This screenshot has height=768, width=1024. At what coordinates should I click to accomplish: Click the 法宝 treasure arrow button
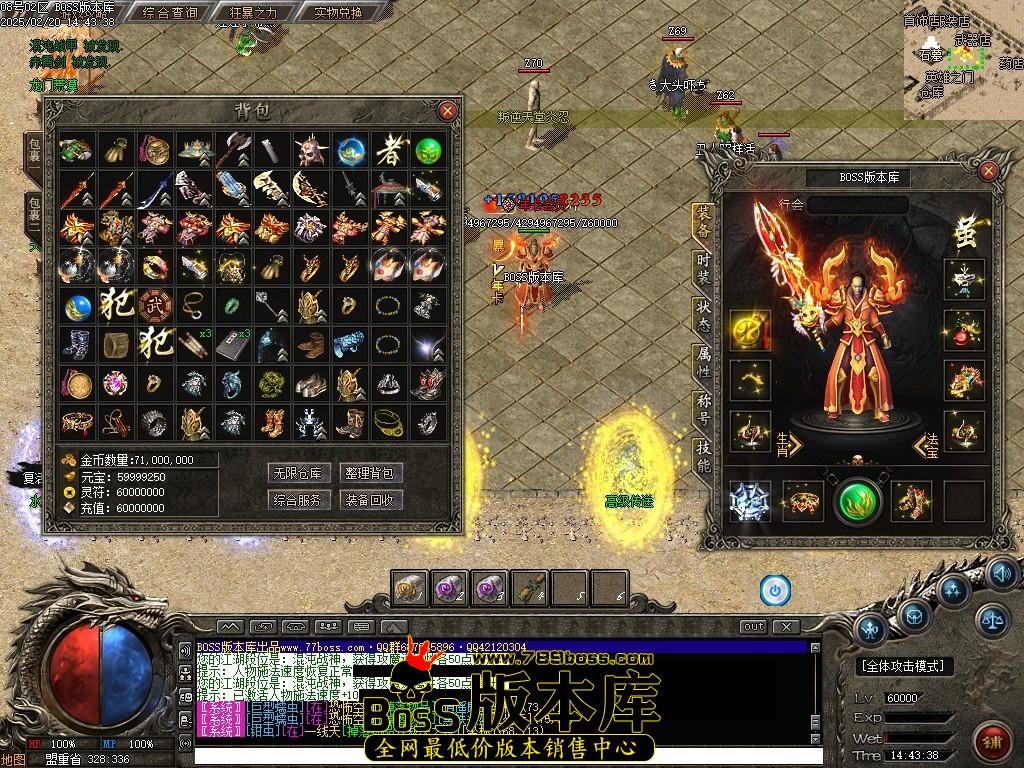925,441
